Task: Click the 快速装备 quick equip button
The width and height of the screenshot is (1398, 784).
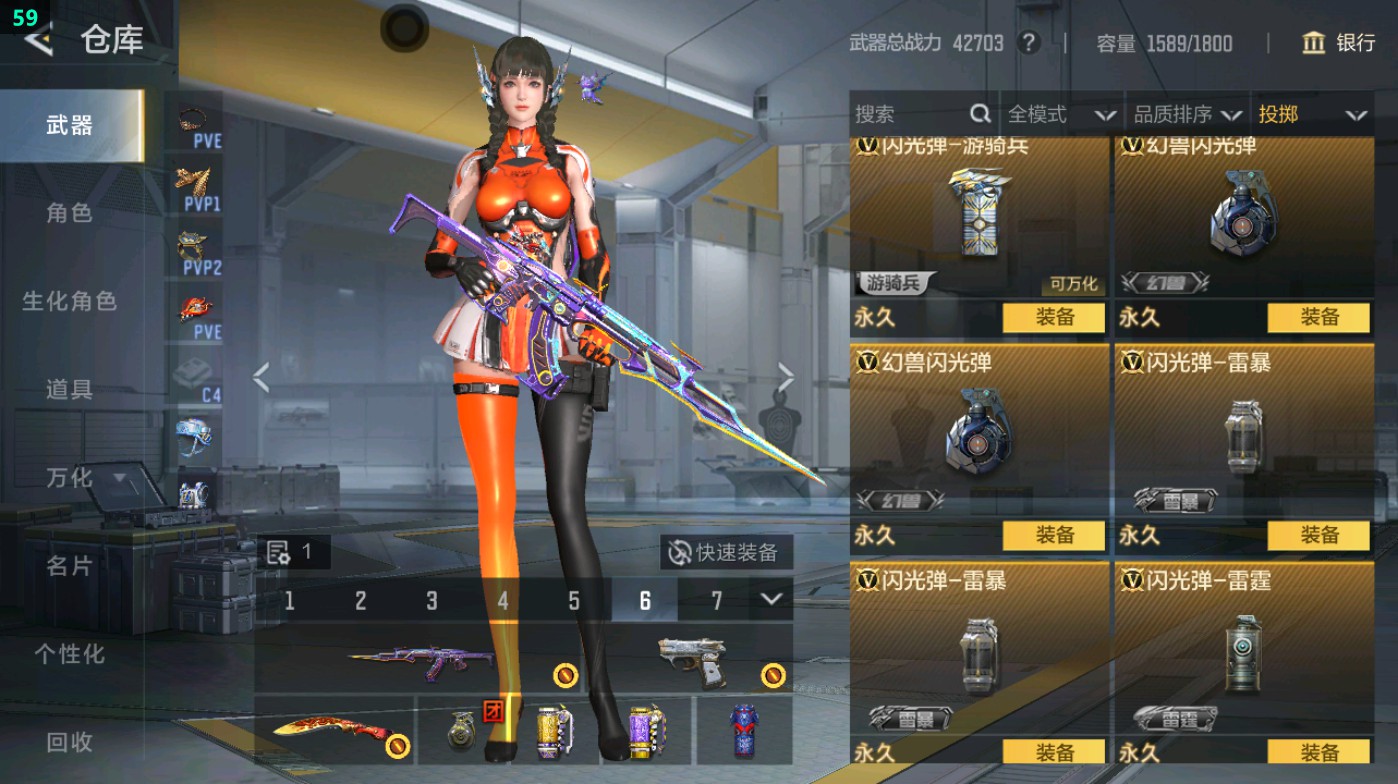Action: [725, 552]
